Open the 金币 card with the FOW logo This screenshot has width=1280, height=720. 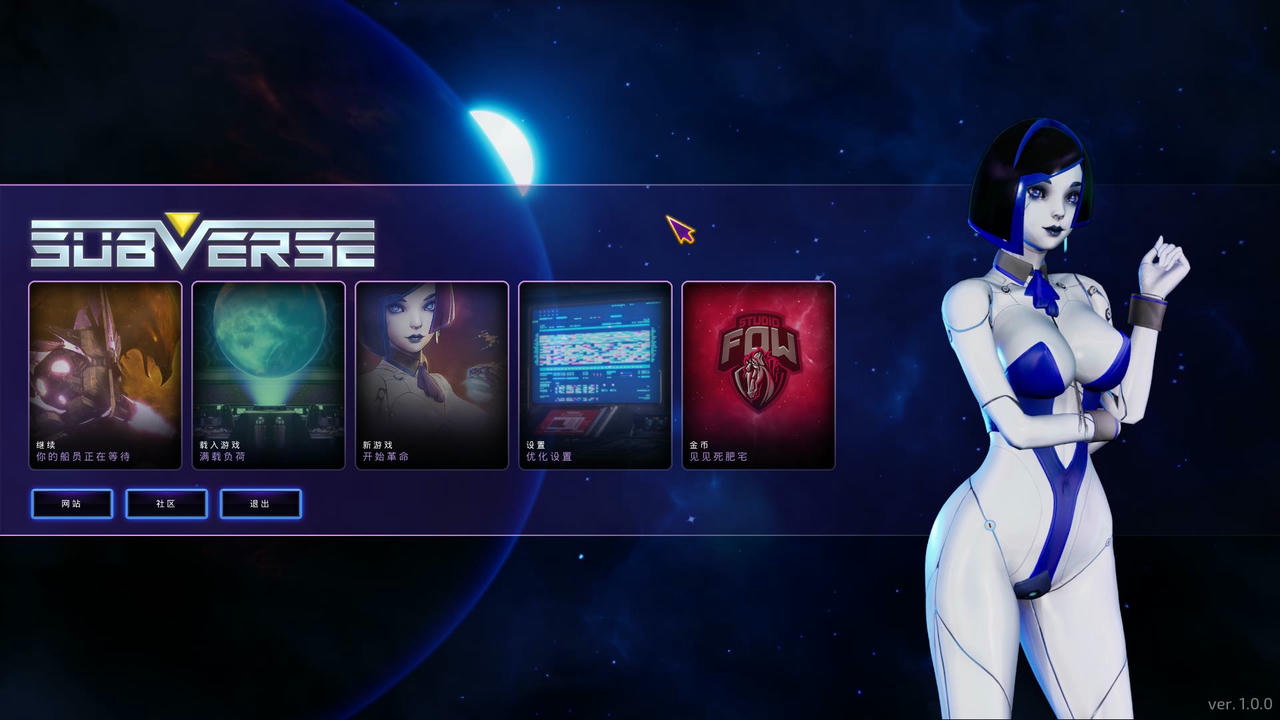coord(758,375)
